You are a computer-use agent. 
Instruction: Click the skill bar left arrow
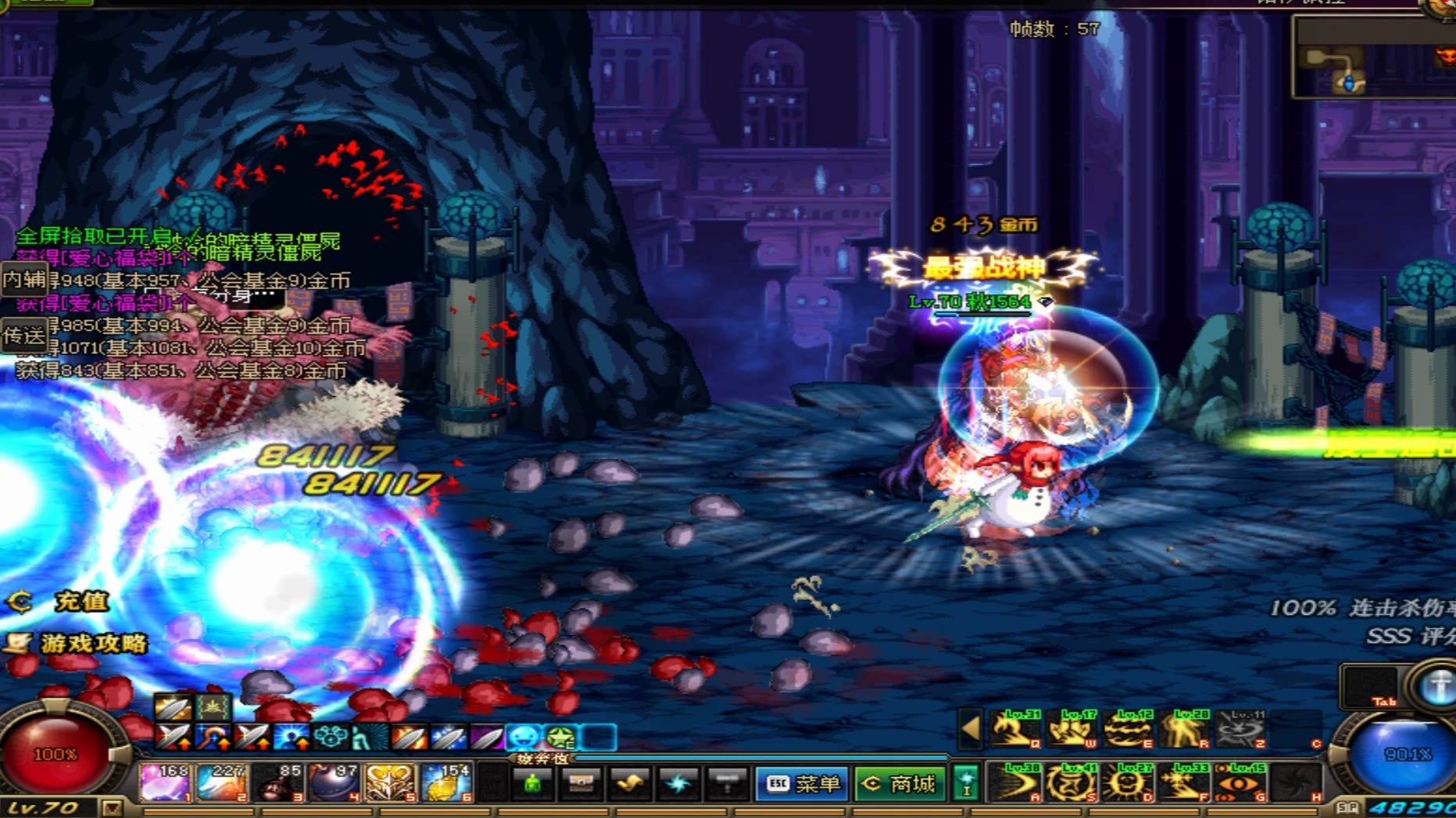[x=971, y=729]
